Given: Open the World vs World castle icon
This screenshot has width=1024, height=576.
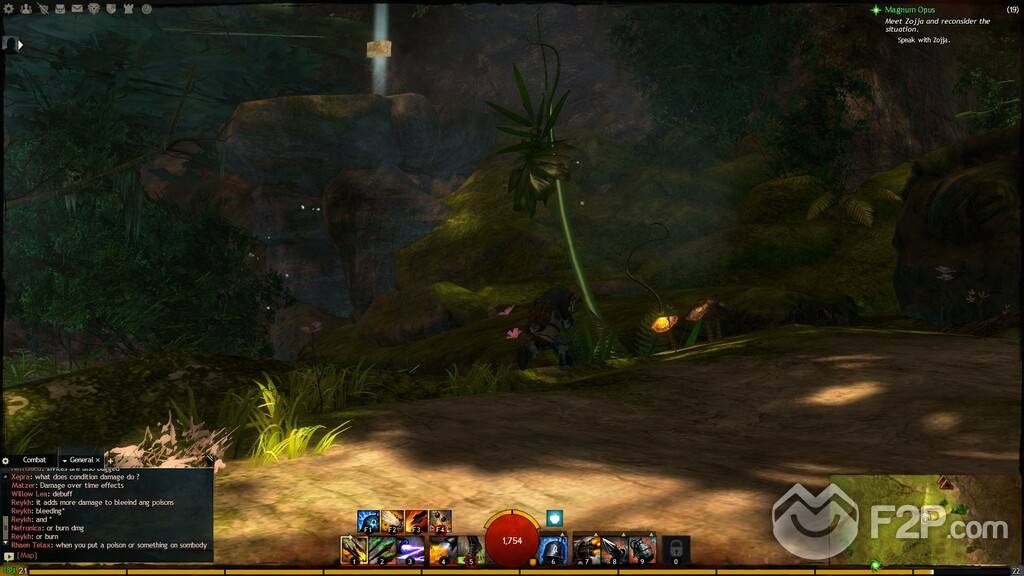Looking at the screenshot, I should [x=129, y=9].
